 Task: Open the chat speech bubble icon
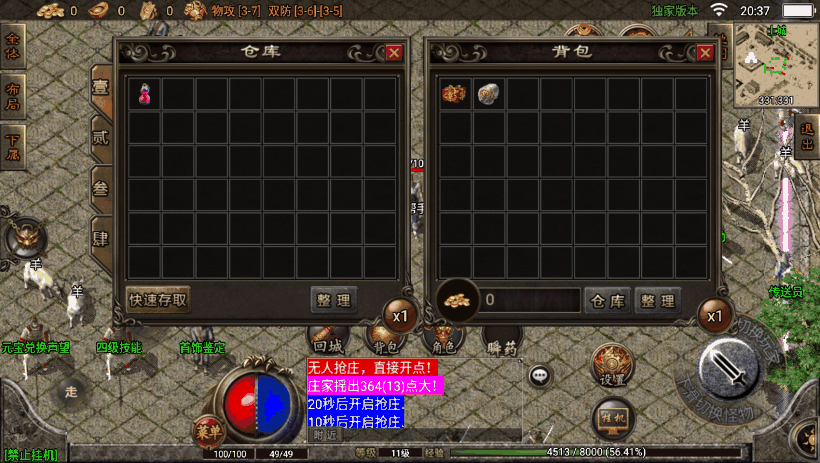point(540,376)
